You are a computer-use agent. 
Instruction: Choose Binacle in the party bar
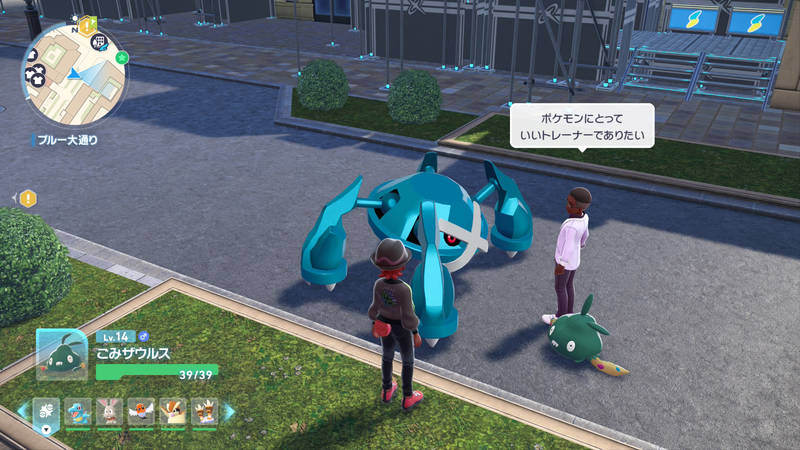click(204, 411)
